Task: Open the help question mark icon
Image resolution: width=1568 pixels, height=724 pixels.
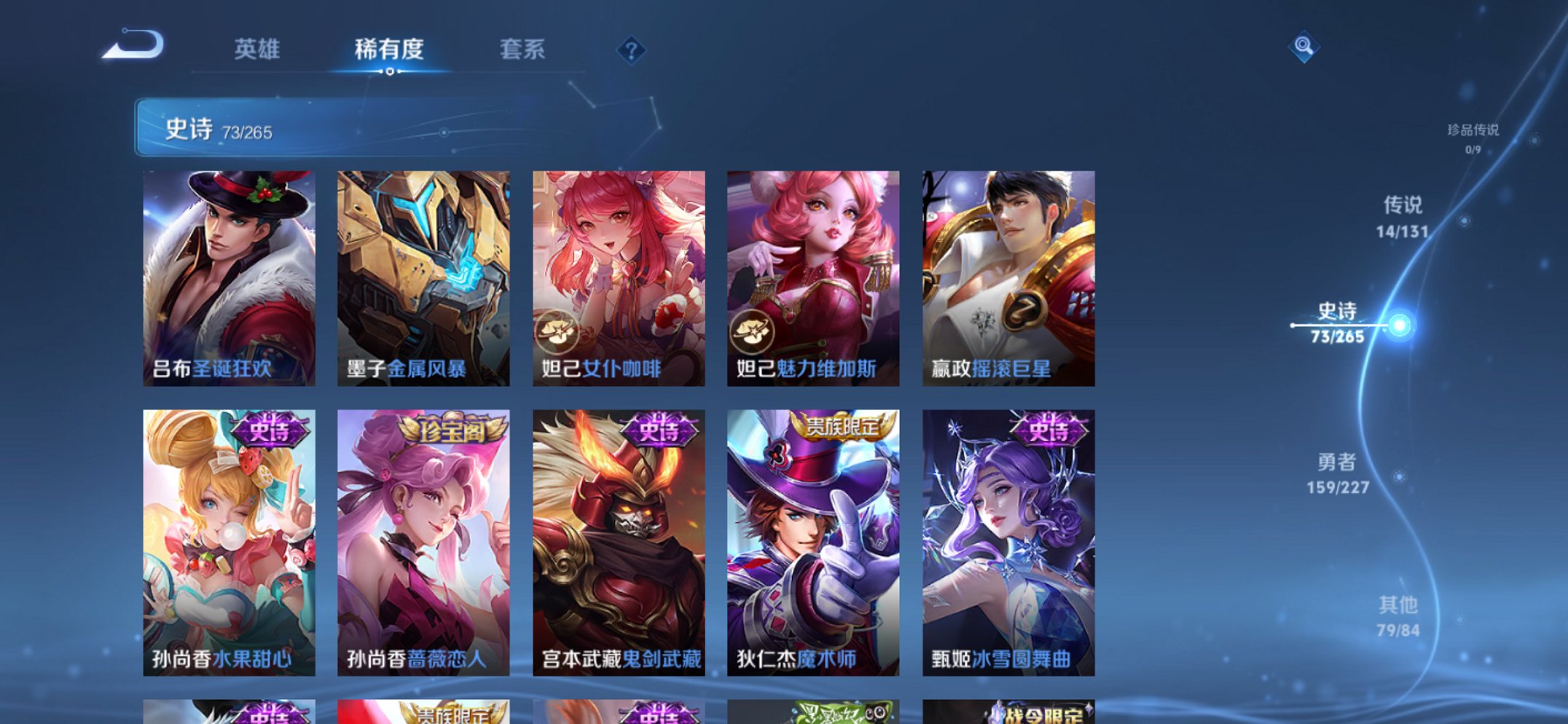Action: click(631, 51)
